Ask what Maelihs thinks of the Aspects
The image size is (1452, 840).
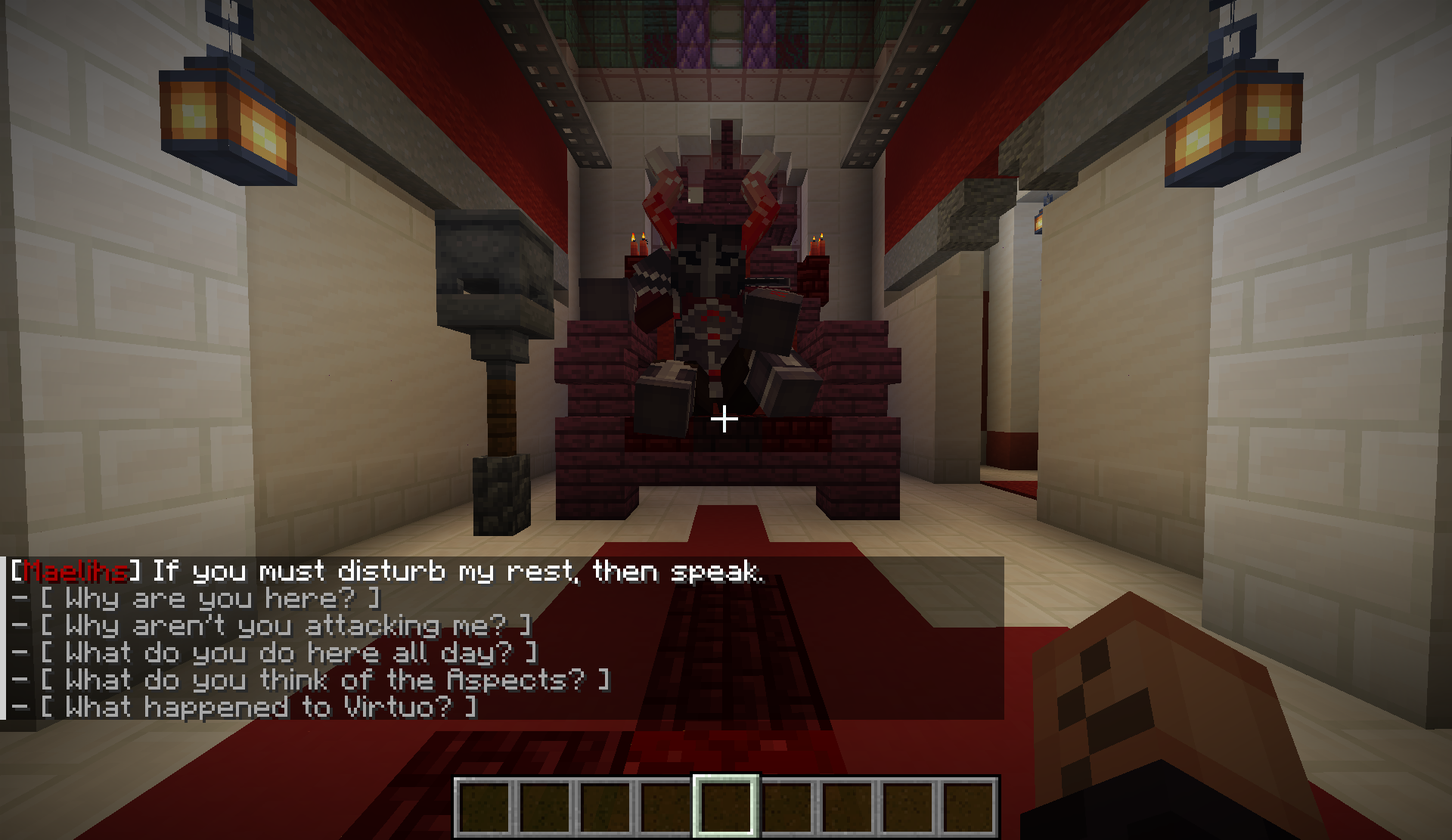(325, 680)
